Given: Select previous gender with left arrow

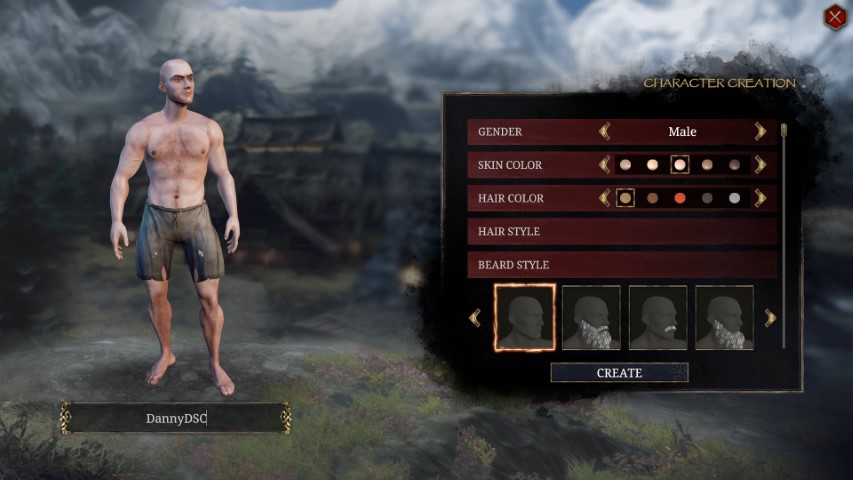Looking at the screenshot, I should pos(604,131).
